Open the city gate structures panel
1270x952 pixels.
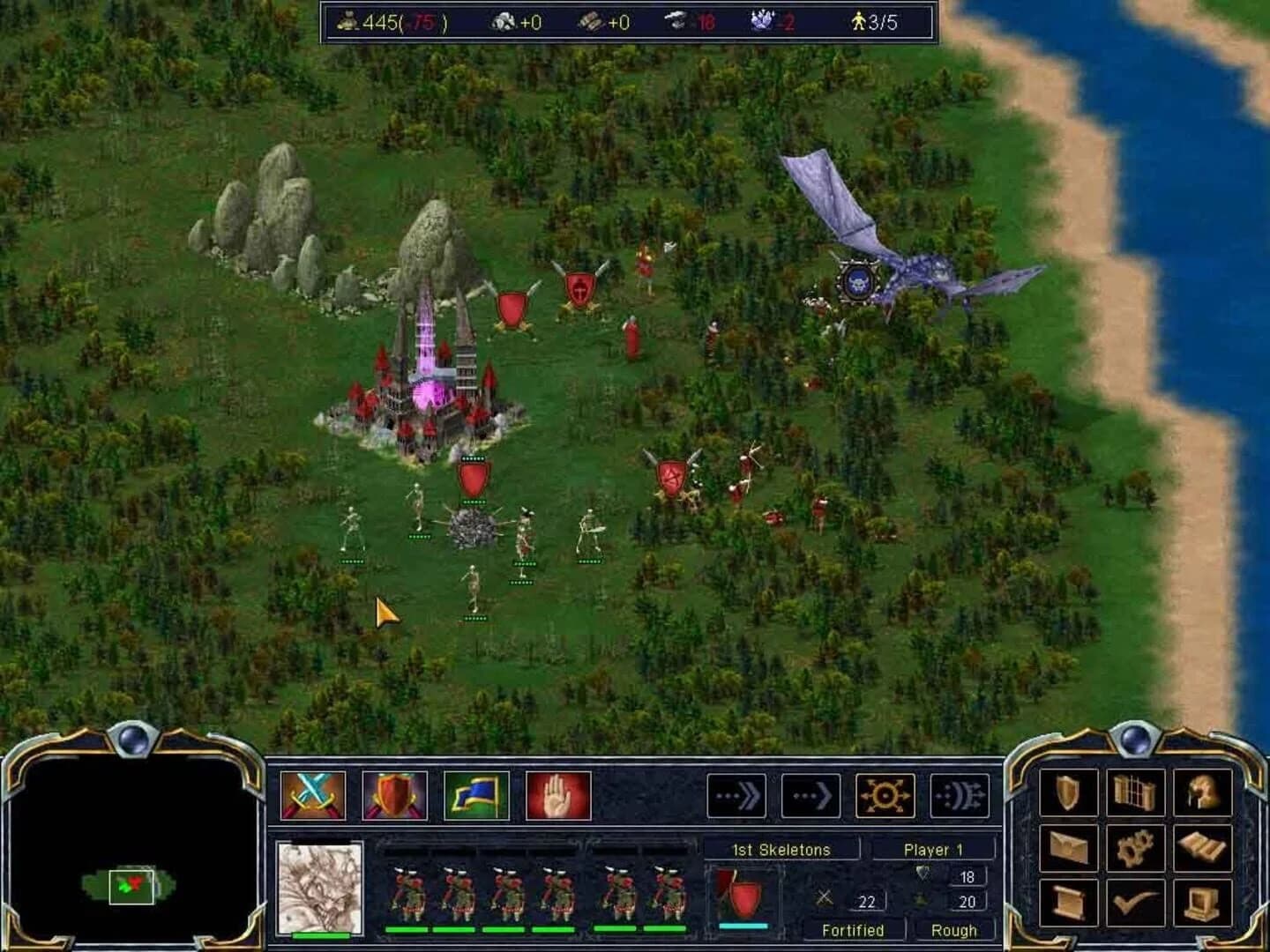(1135, 792)
